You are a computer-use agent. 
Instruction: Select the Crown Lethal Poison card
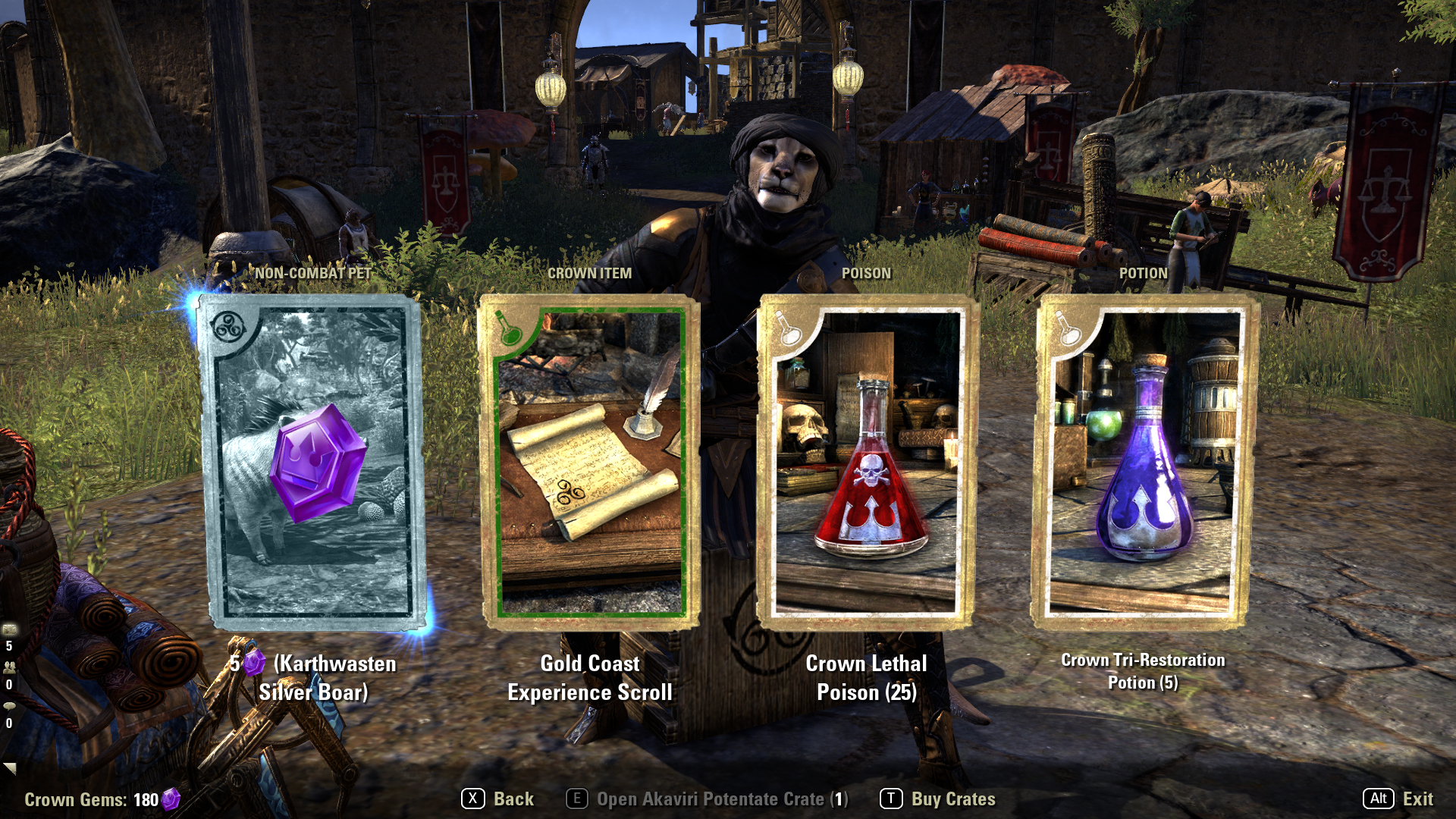tap(866, 463)
